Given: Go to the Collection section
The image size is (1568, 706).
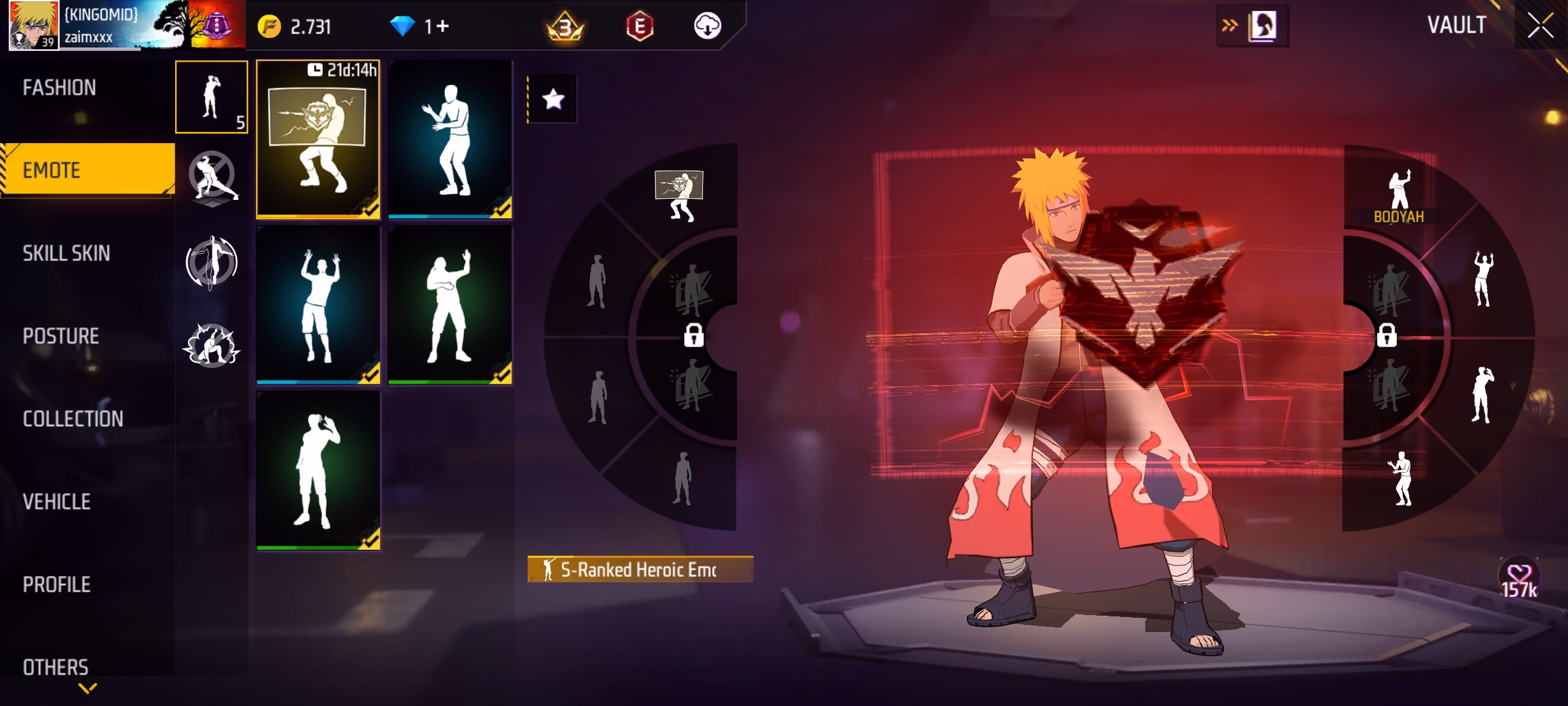Looking at the screenshot, I should click(73, 419).
